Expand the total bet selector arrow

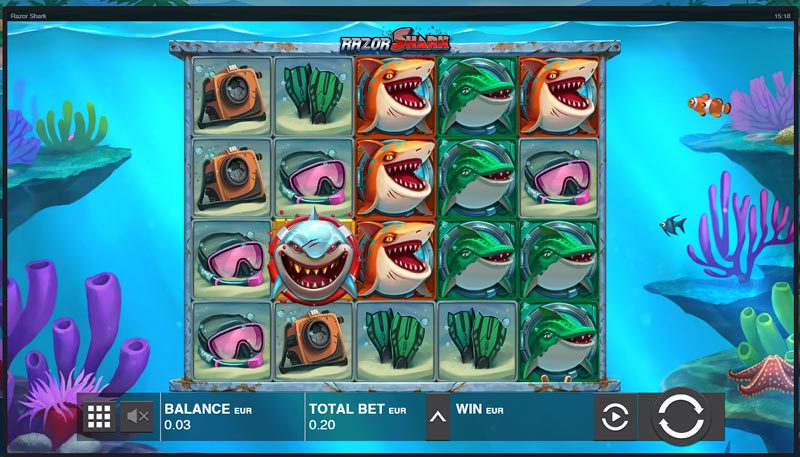438,416
